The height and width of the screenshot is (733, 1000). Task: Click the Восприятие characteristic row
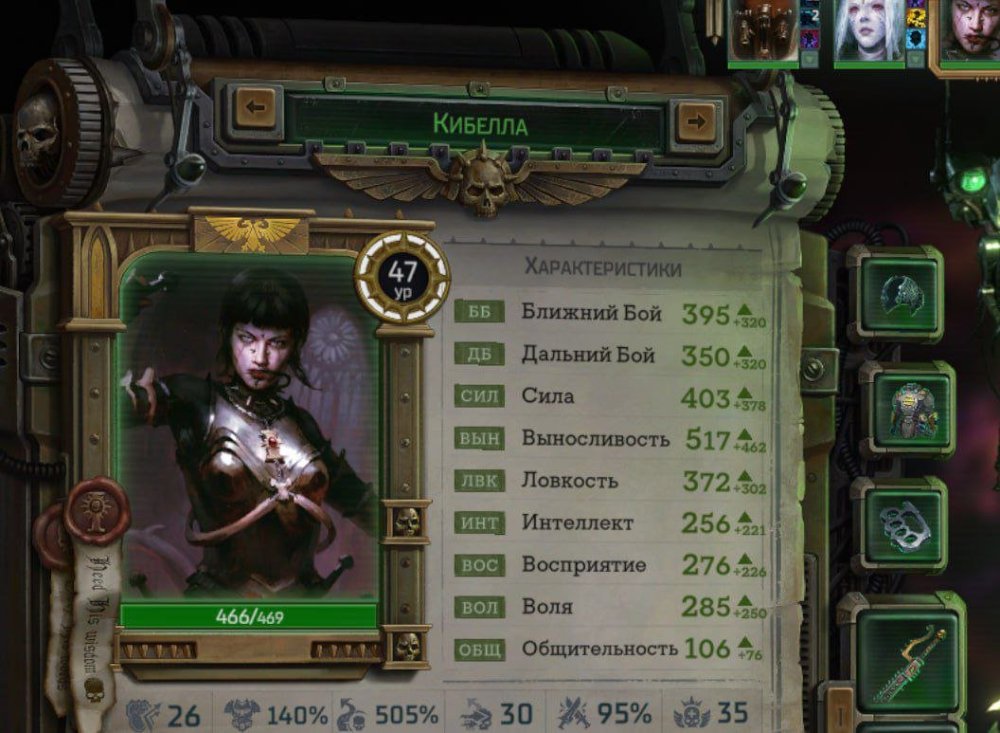(x=610, y=565)
